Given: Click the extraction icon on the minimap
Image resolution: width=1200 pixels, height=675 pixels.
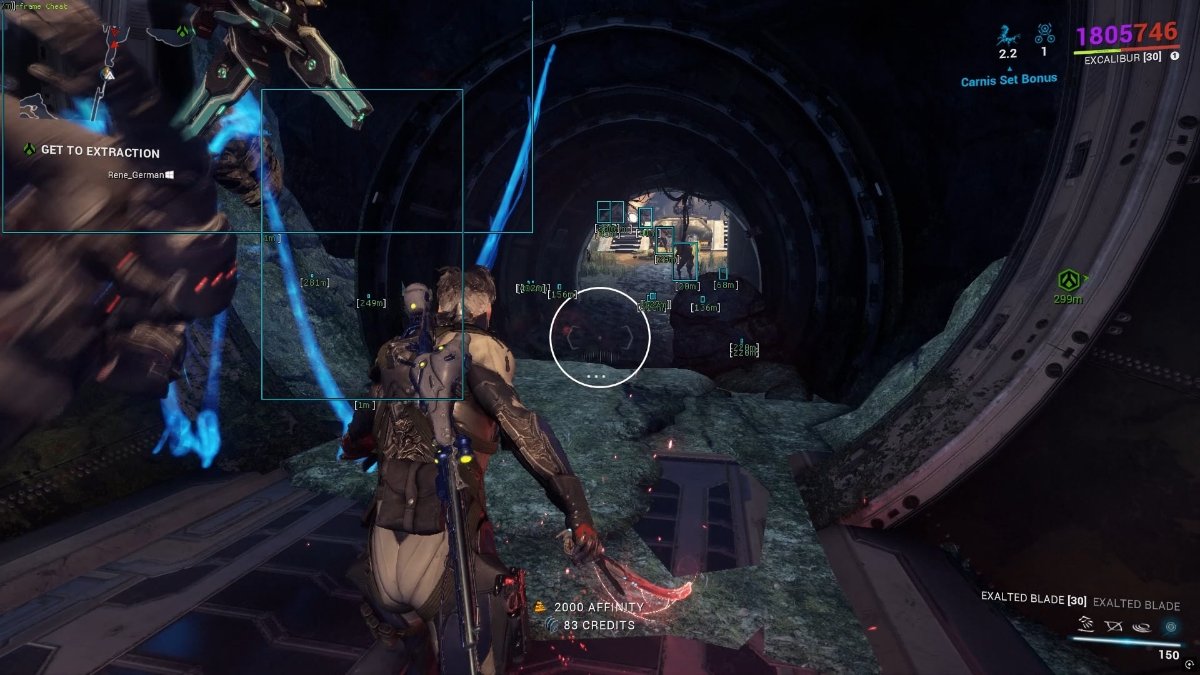Looking at the screenshot, I should 183,31.
